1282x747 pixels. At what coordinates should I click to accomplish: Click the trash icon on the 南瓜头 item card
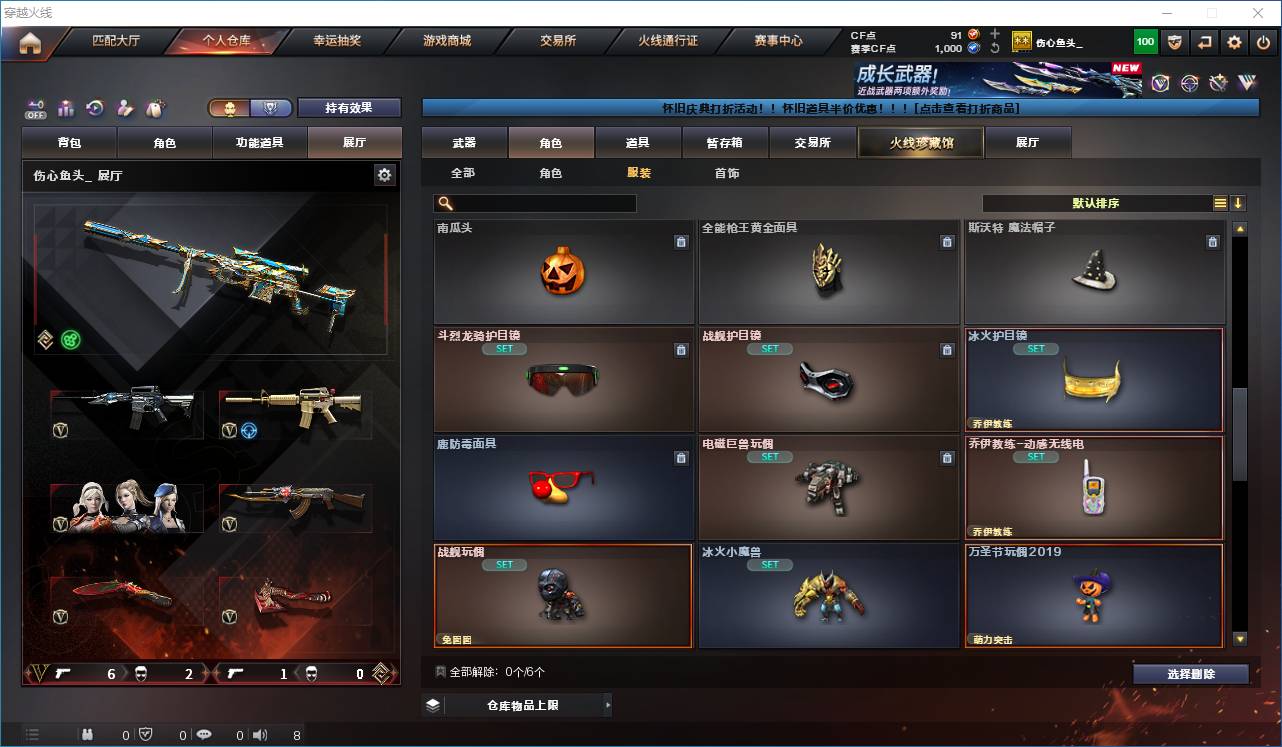[681, 242]
